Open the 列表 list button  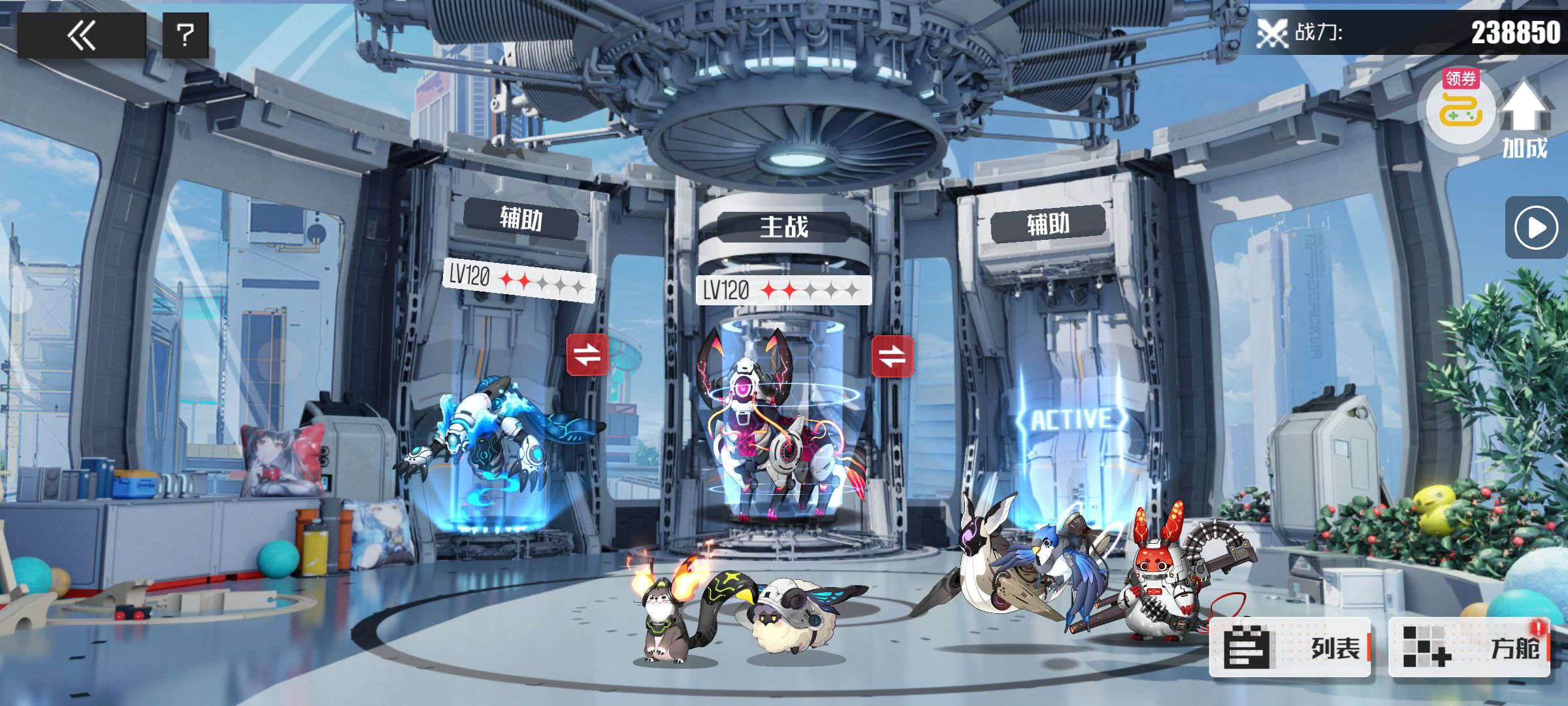(x=1289, y=647)
